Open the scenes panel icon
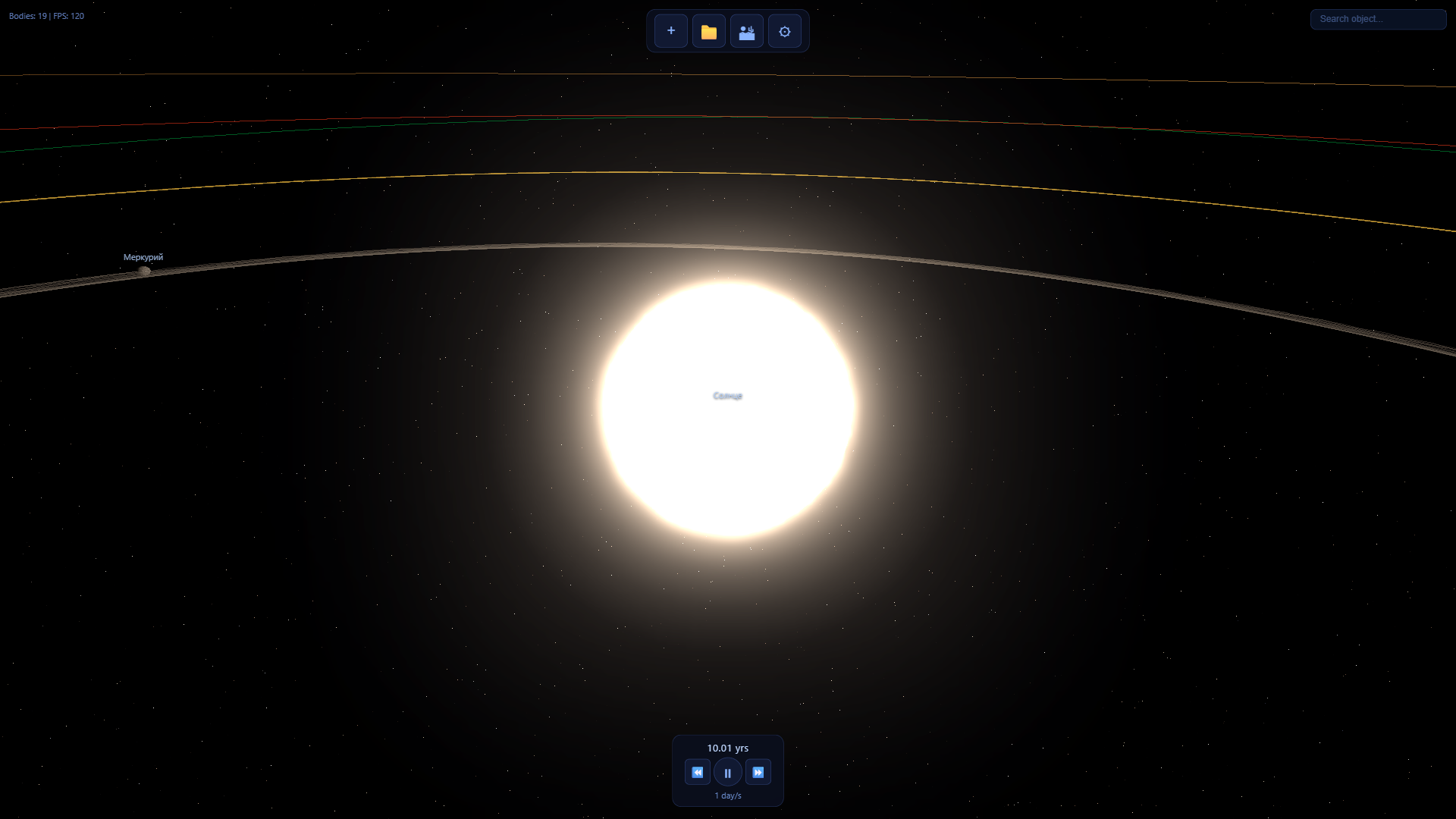Viewport: 1456px width, 819px height. pyautogui.click(x=746, y=31)
